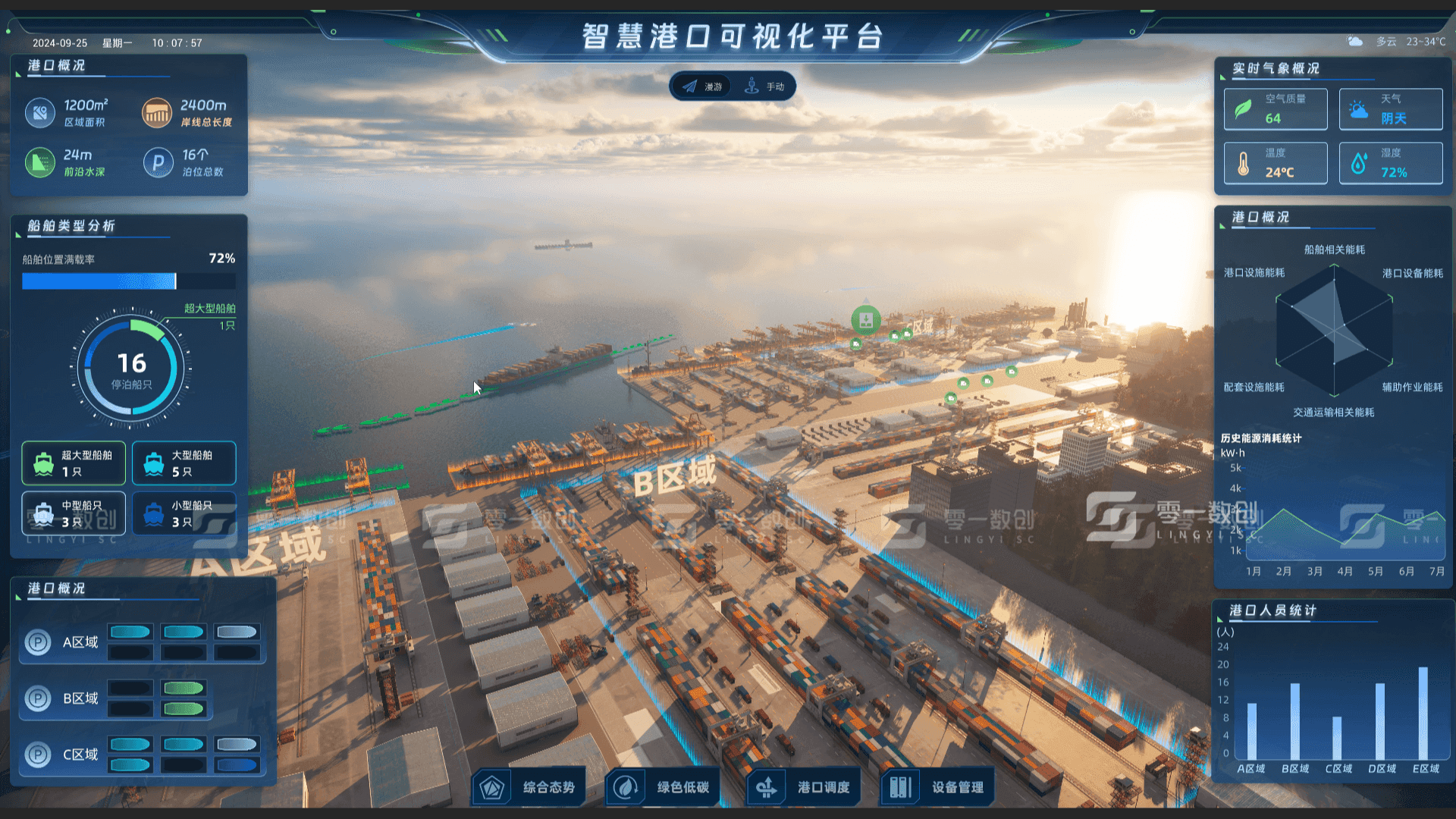This screenshot has width=1456, height=819.
Task: Select the 天气 weather card
Action: pos(1391,109)
